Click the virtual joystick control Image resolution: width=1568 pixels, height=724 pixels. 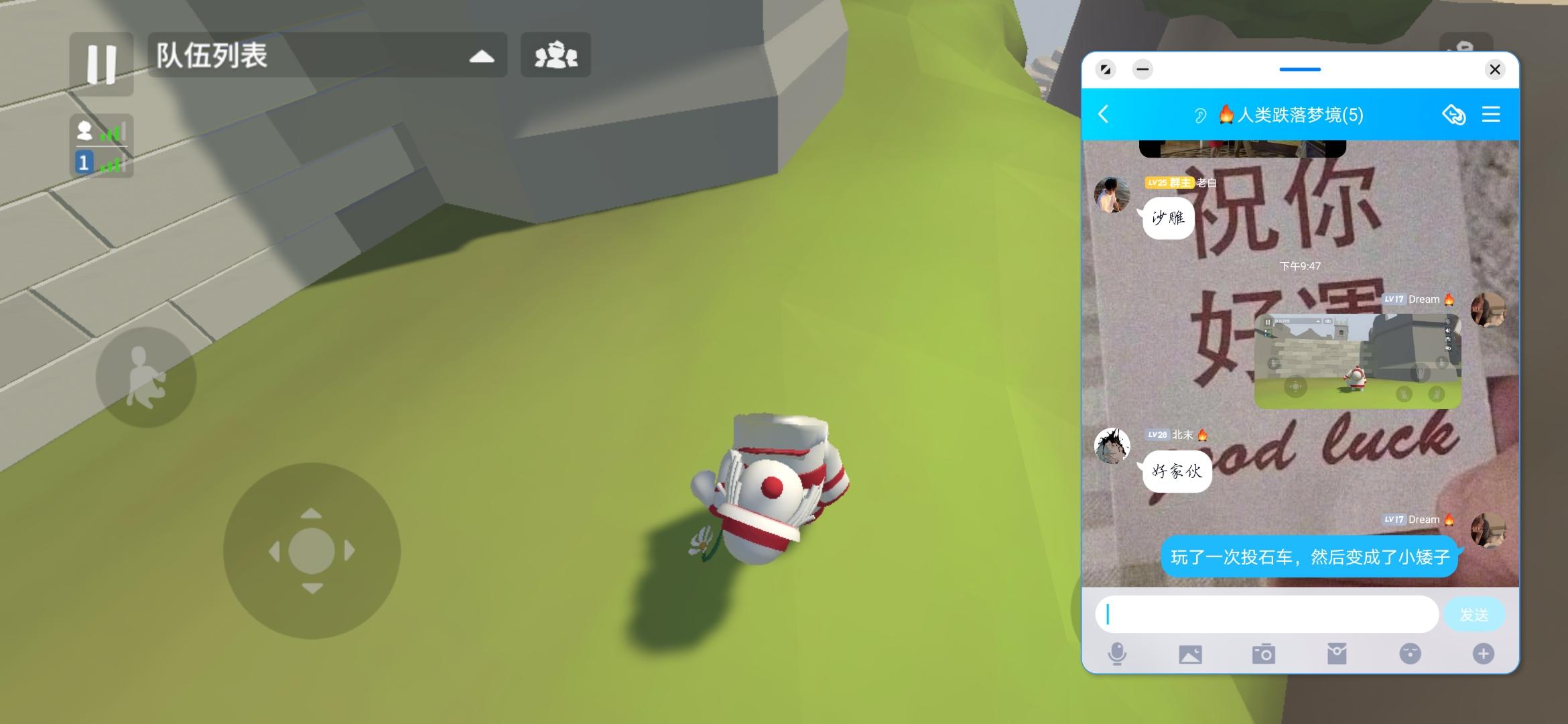coord(312,551)
